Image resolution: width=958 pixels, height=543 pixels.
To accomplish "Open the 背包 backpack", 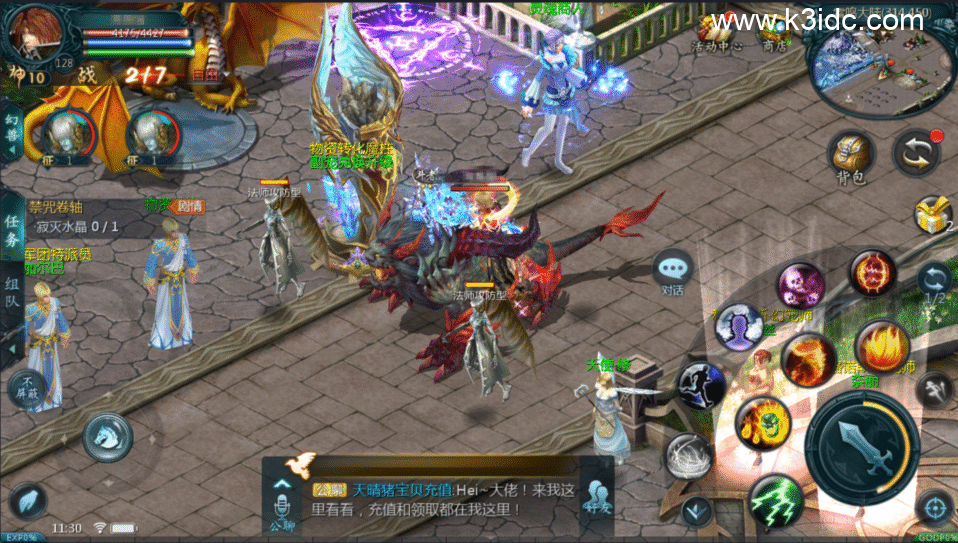I will point(851,157).
